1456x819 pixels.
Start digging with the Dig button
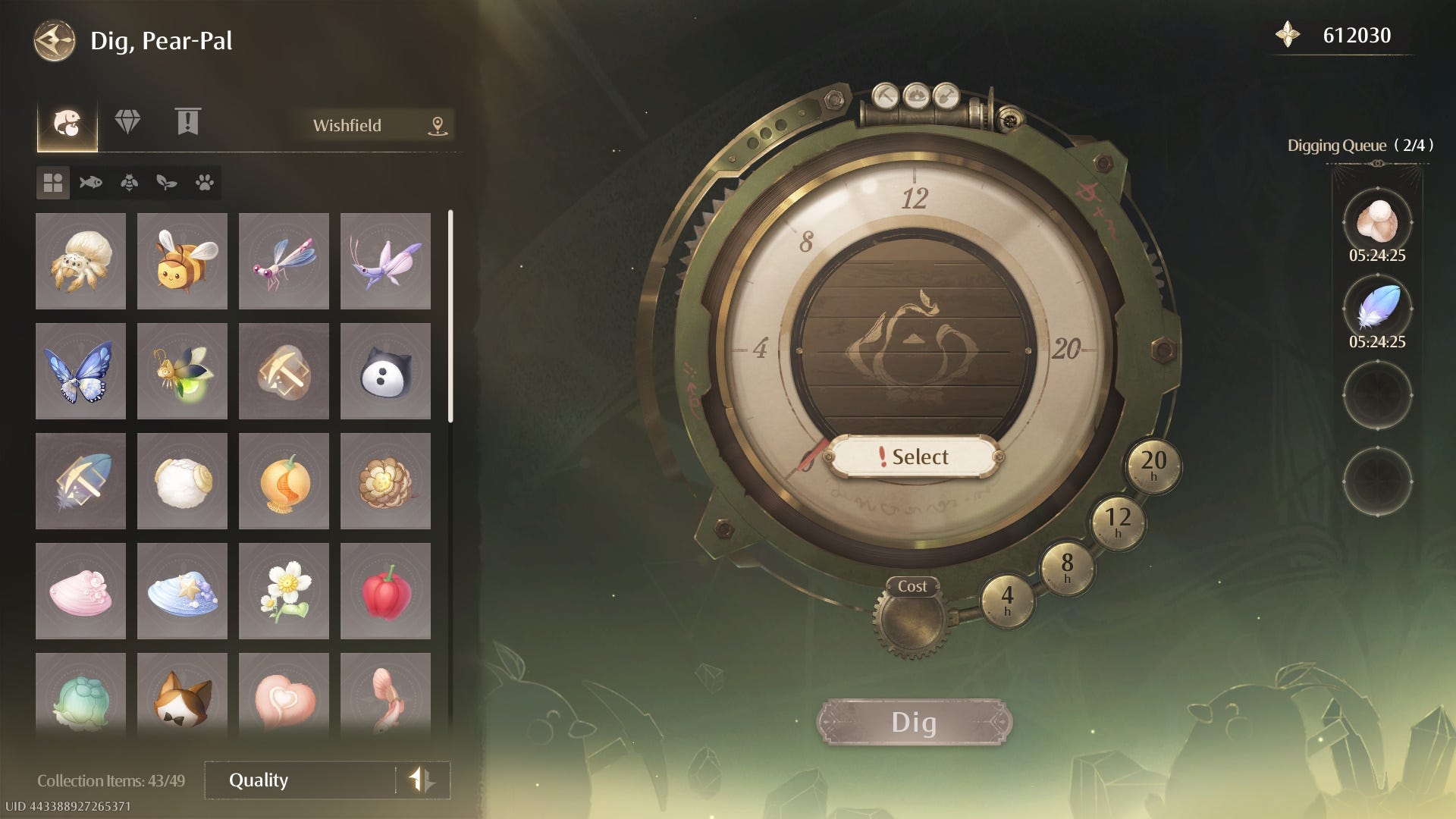click(x=914, y=722)
